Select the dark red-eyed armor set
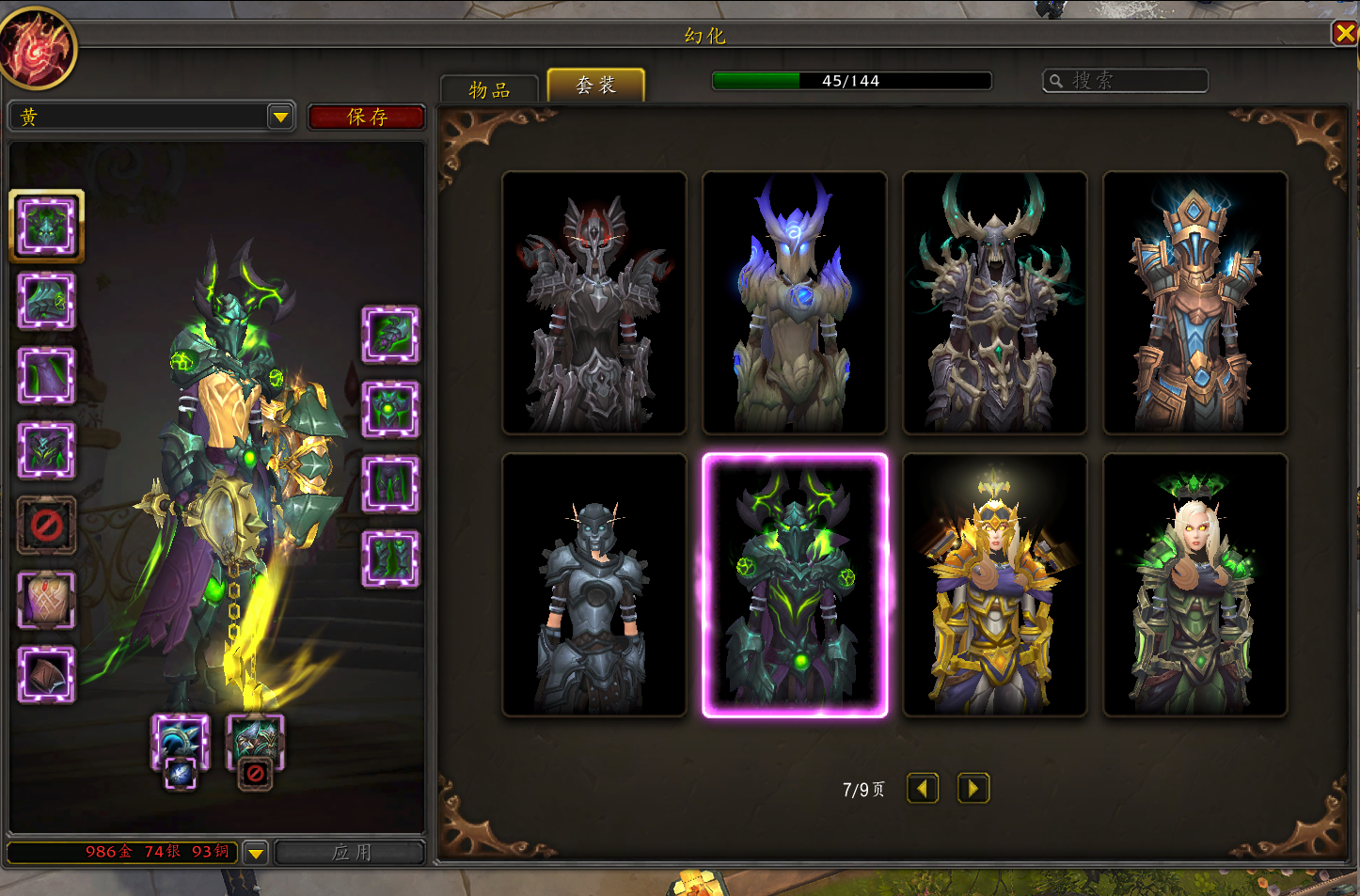This screenshot has width=1360, height=896. 594,303
